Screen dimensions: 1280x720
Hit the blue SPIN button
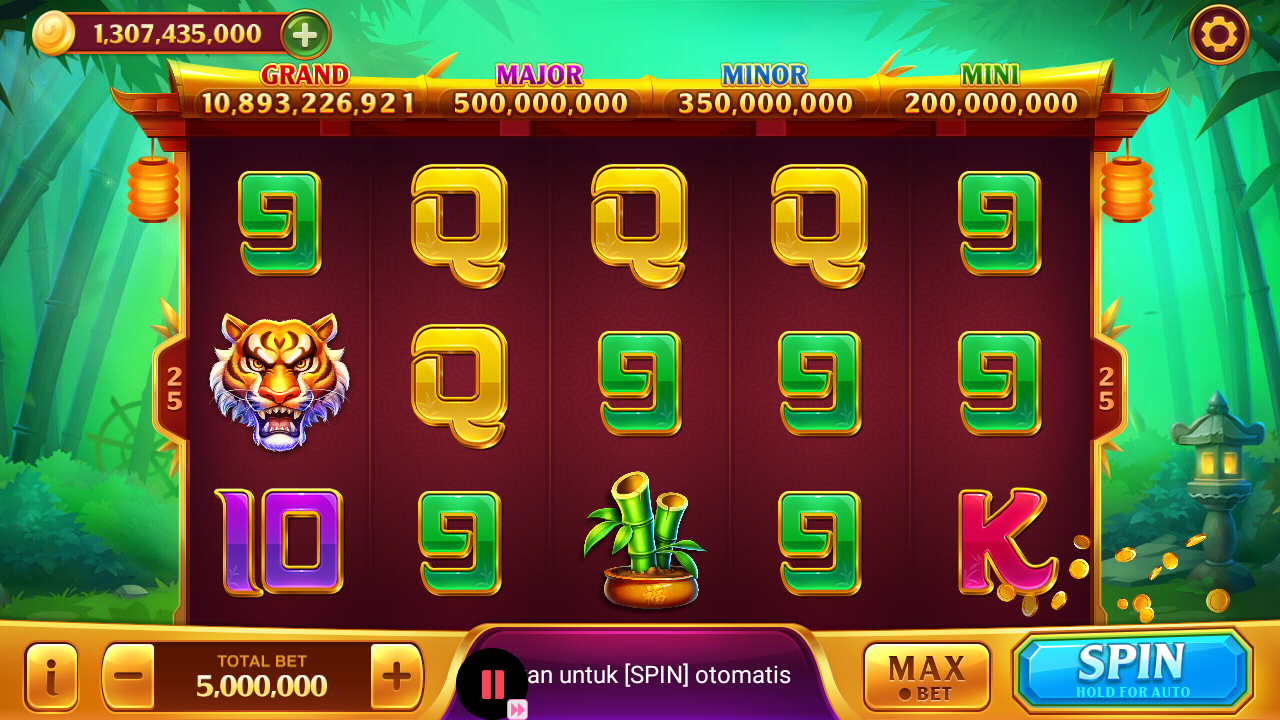pos(1133,669)
